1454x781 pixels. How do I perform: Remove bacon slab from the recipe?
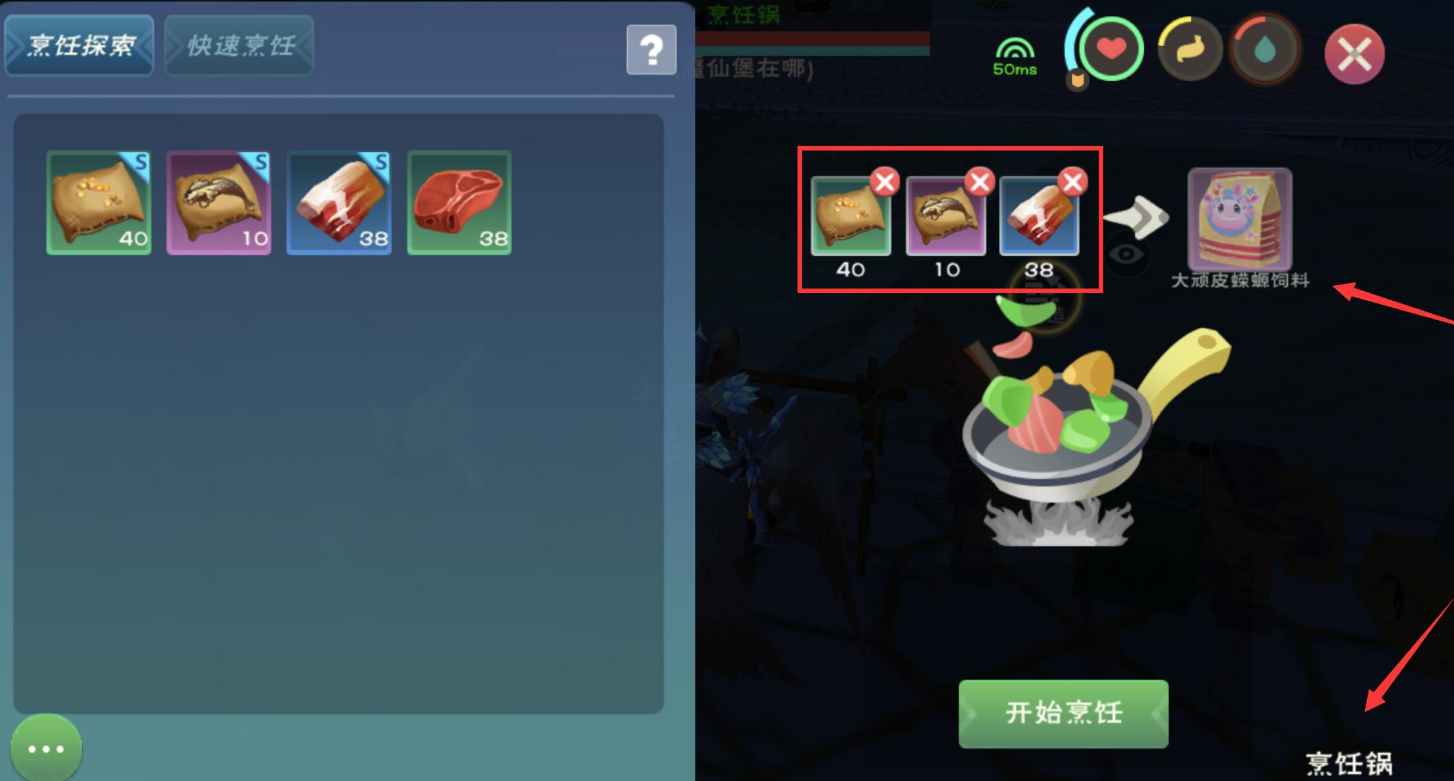[1072, 181]
